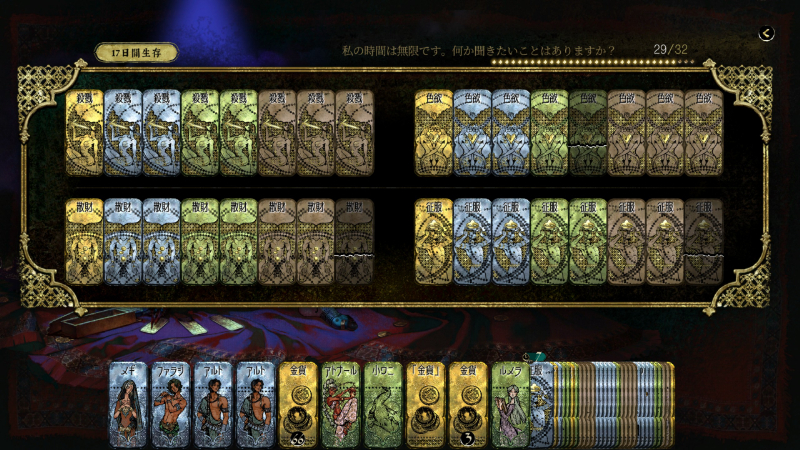Select the 小ワニ crocodile card

[x=382, y=404]
